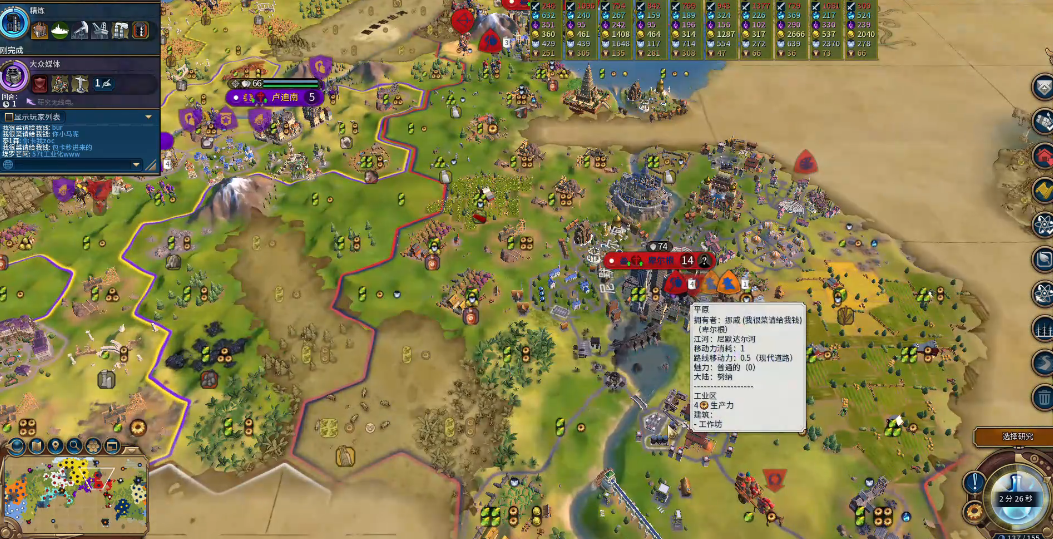
Task: Click the 选择研究 notification button
Action: [1012, 437]
